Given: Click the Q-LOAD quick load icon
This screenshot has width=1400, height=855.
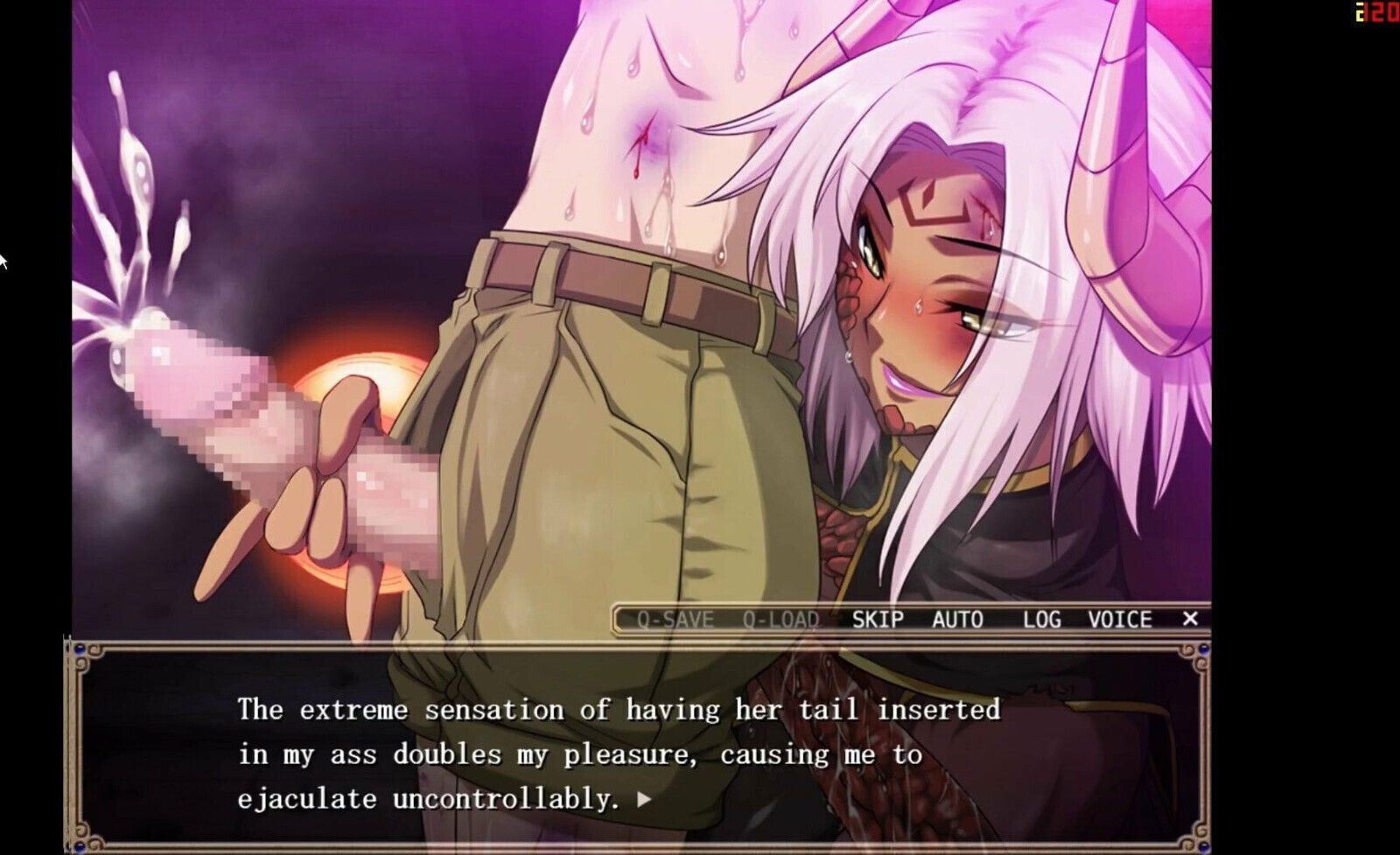Looking at the screenshot, I should pos(779,619).
